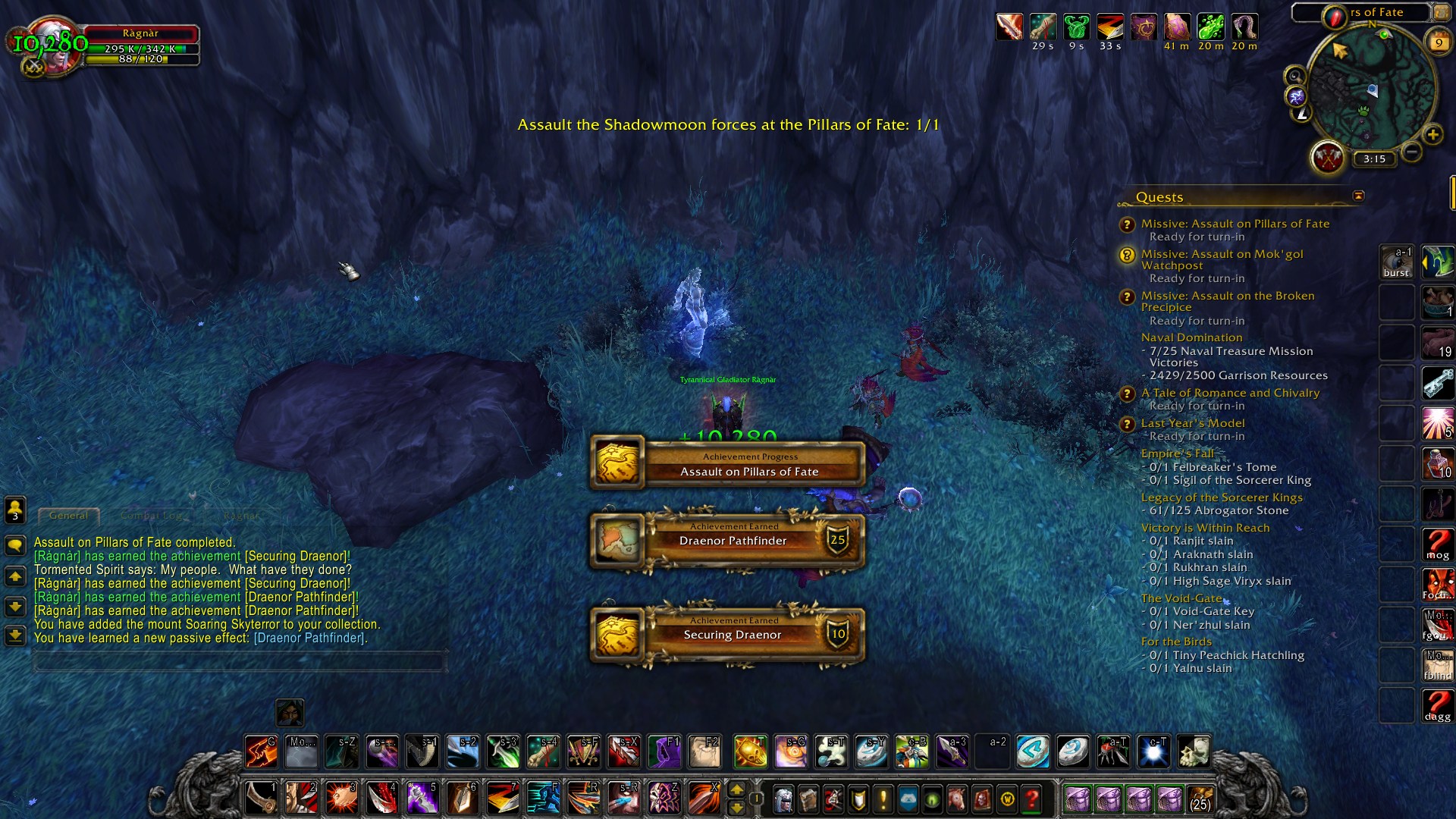The height and width of the screenshot is (819, 1456).
Task: Open the red question mark help button
Action: coord(1031,799)
